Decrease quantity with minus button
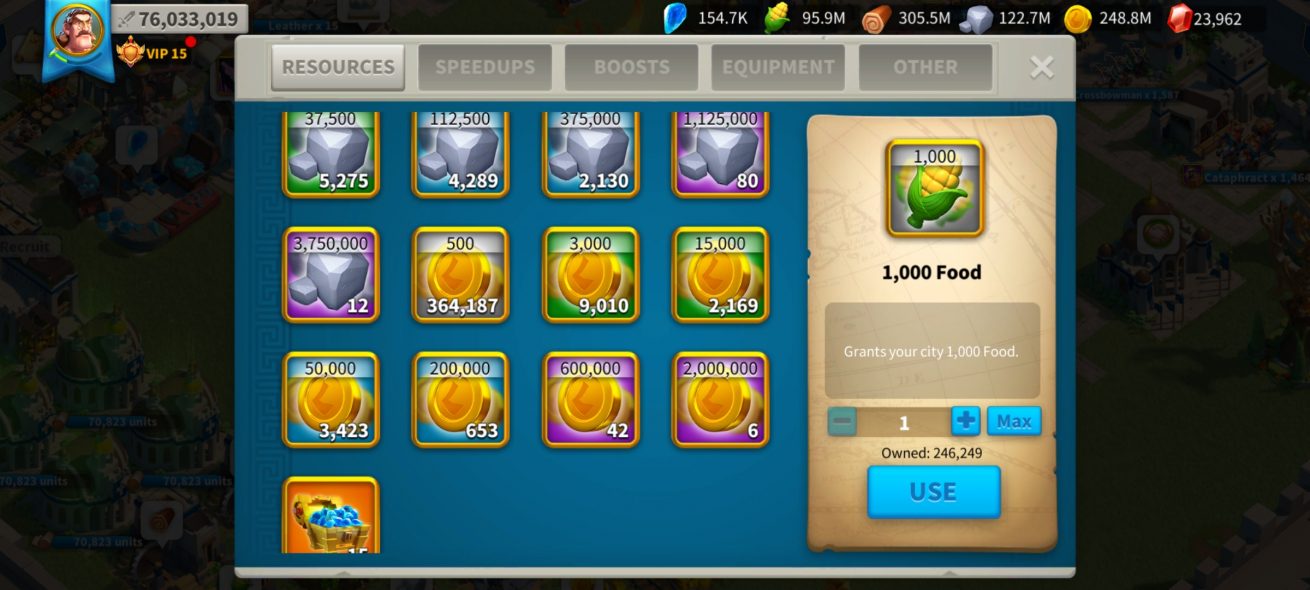The width and height of the screenshot is (1310, 590). click(x=842, y=422)
